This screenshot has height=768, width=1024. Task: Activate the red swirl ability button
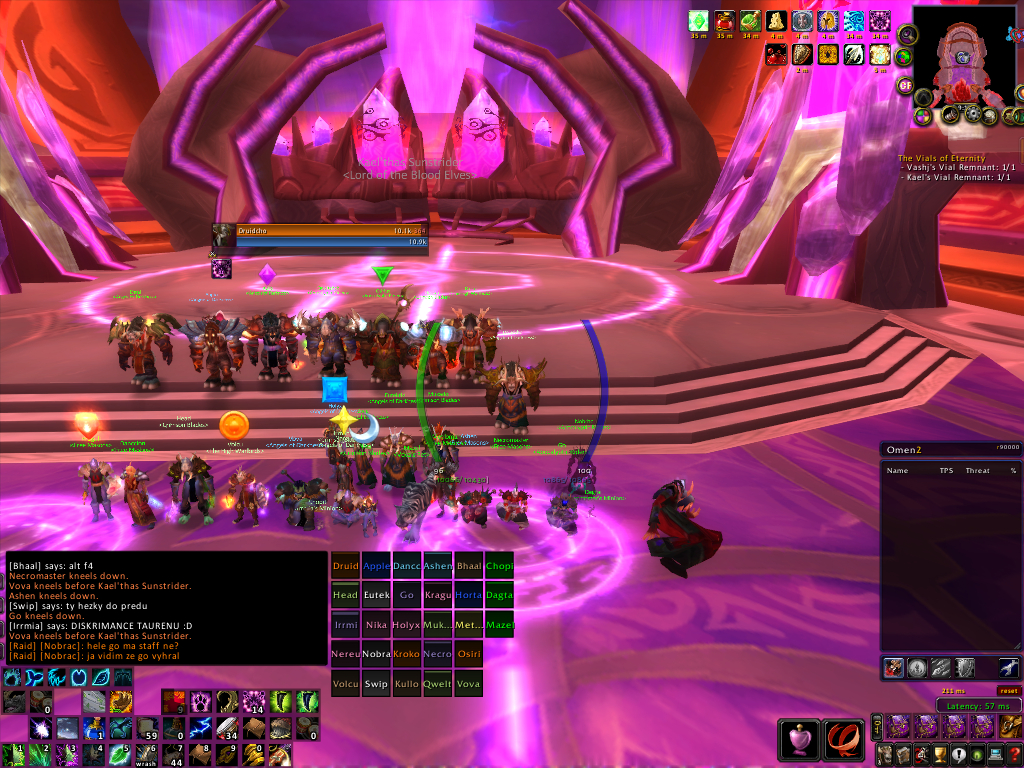[843, 740]
